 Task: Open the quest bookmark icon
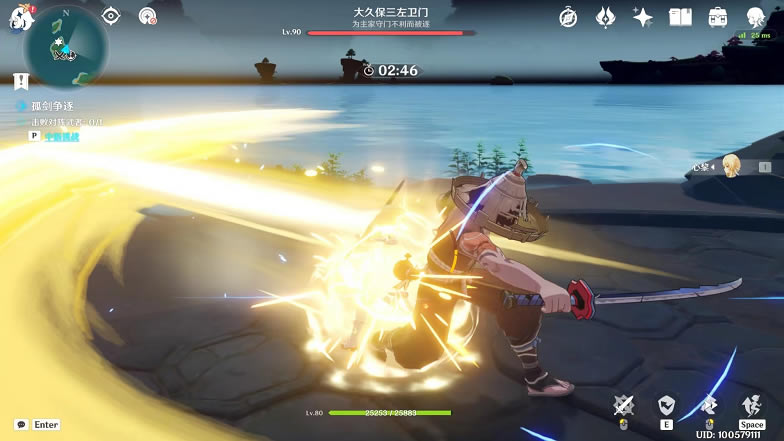tap(20, 80)
